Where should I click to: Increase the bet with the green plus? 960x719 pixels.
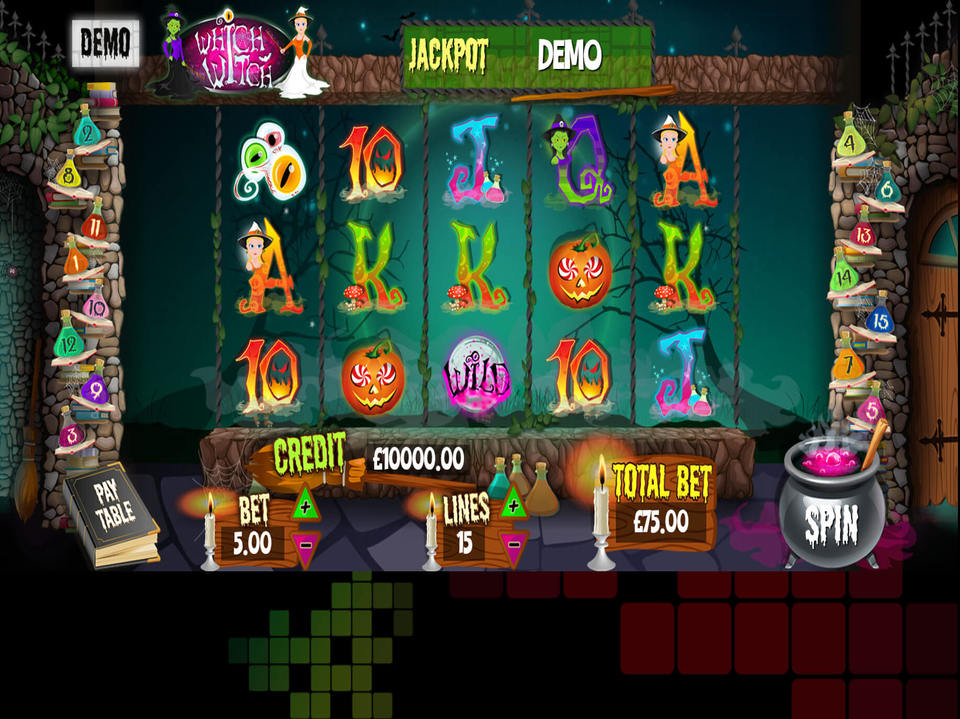pos(304,505)
